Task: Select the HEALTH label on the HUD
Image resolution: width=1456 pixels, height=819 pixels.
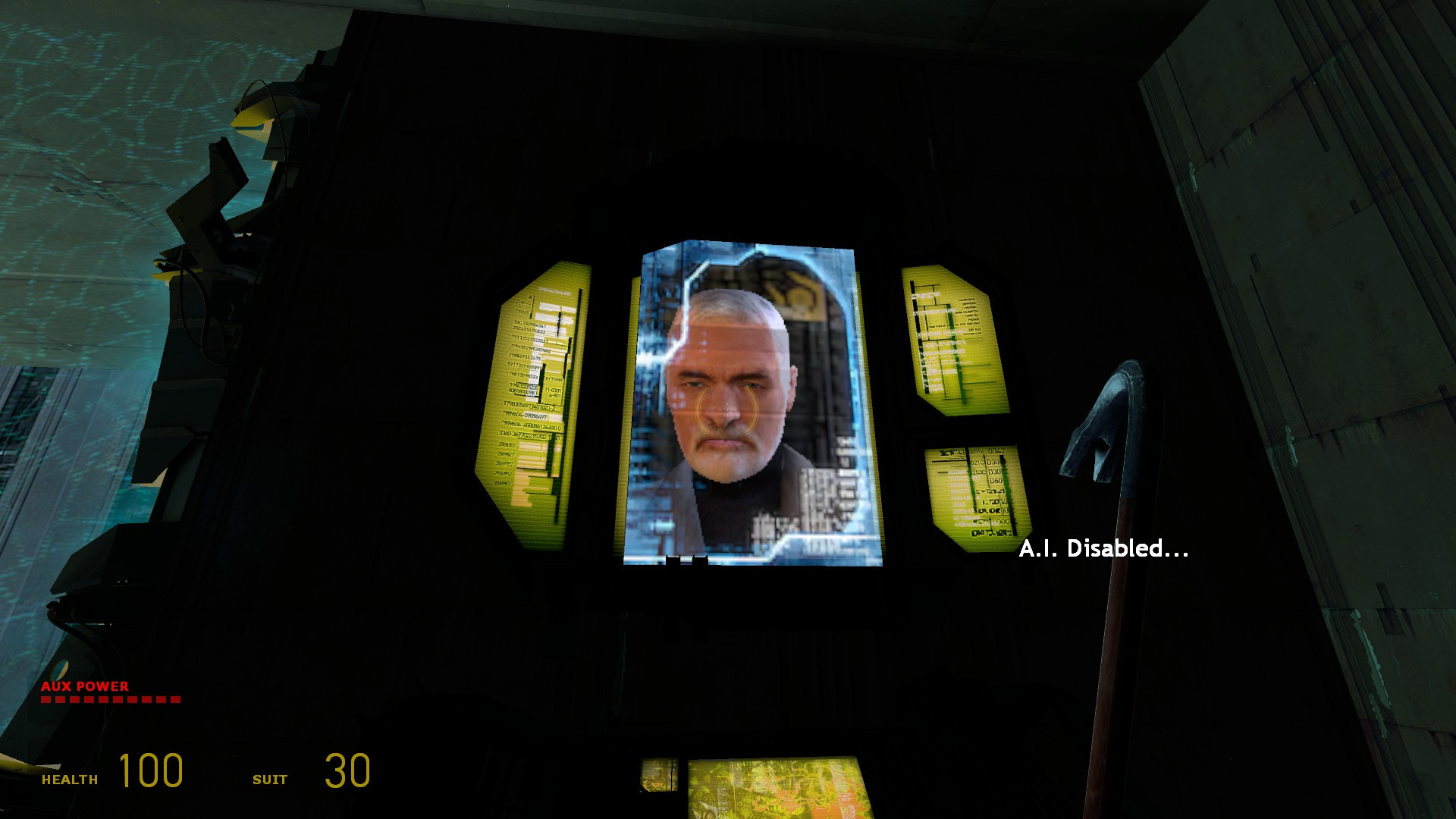Action: (68, 778)
